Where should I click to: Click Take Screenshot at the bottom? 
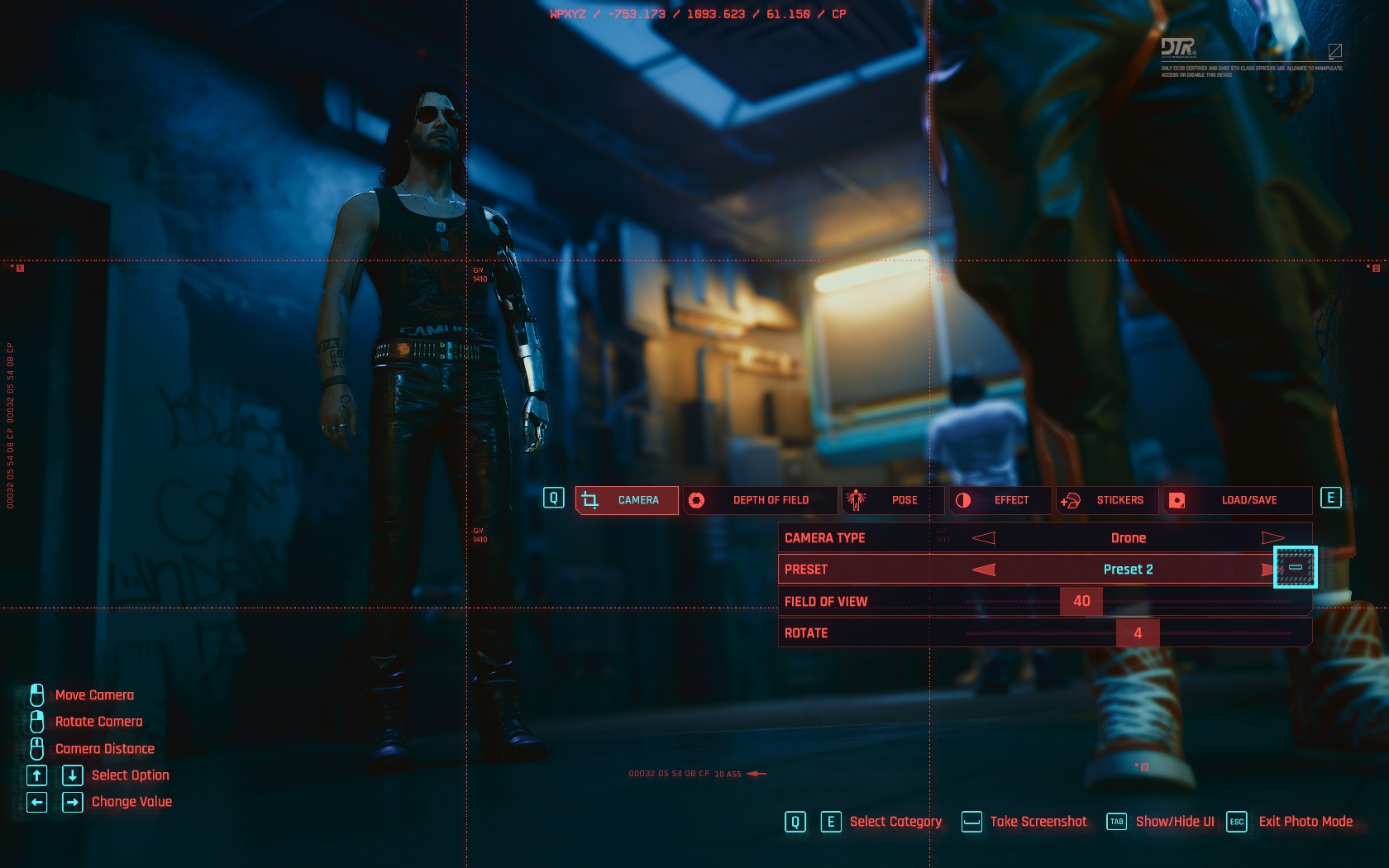[1038, 822]
